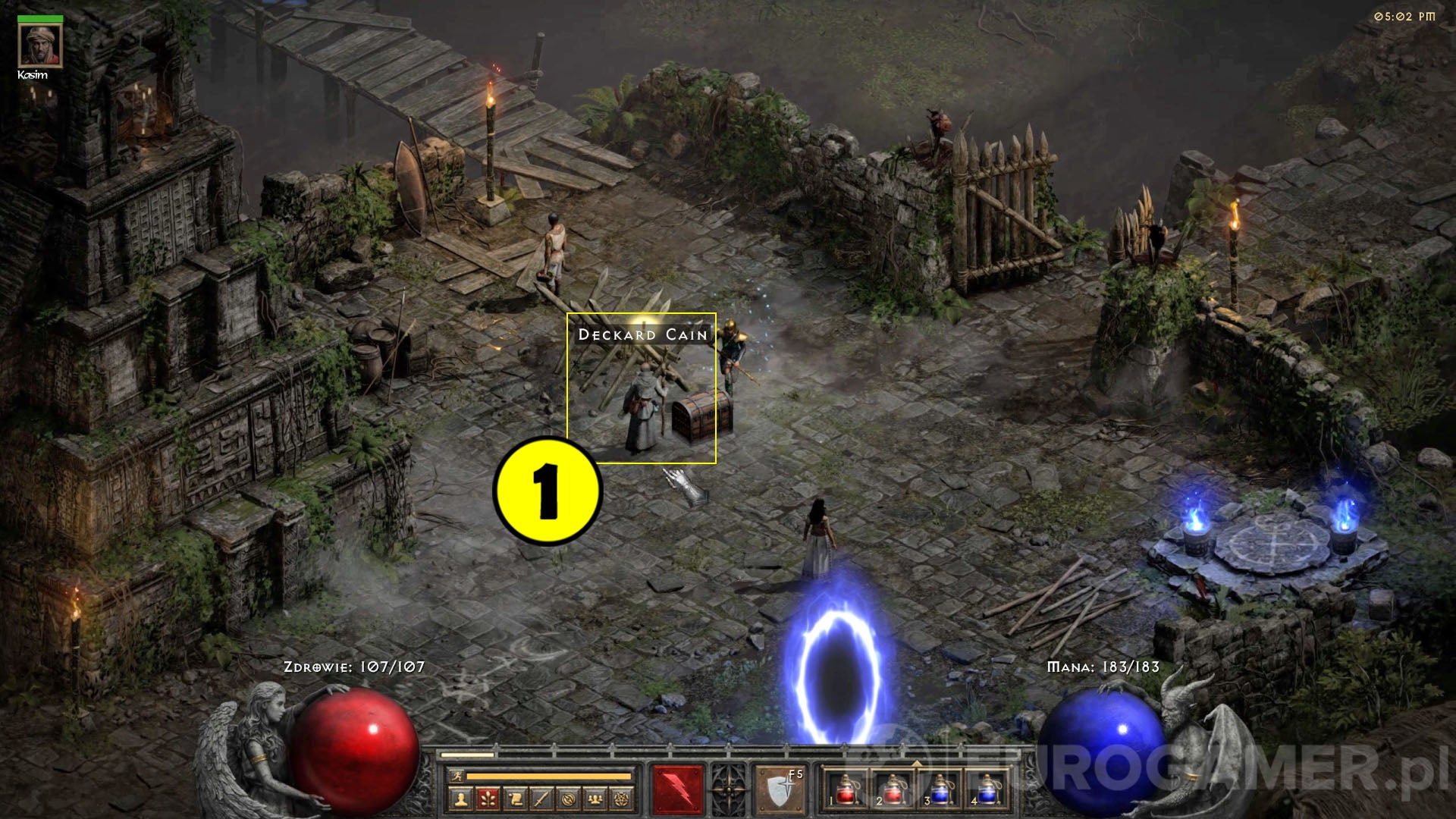Drink the blue potion in belt slot 3
Screen dimensions: 1456x819
coord(940,791)
